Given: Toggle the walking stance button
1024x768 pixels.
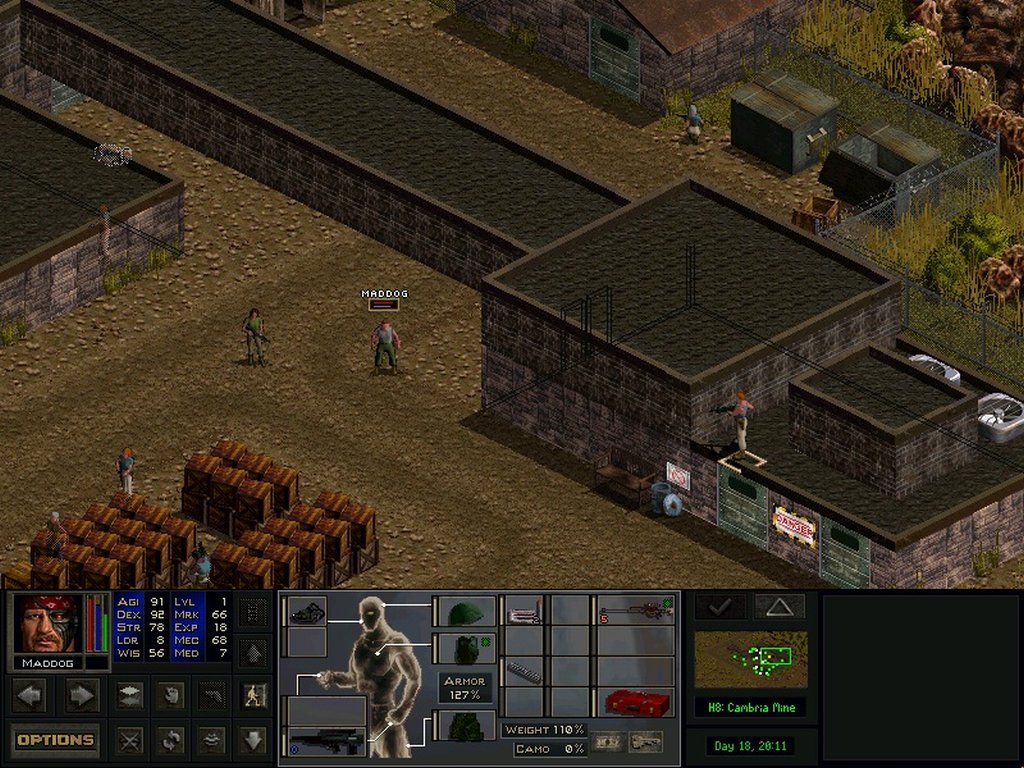Looking at the screenshot, I should click(255, 694).
